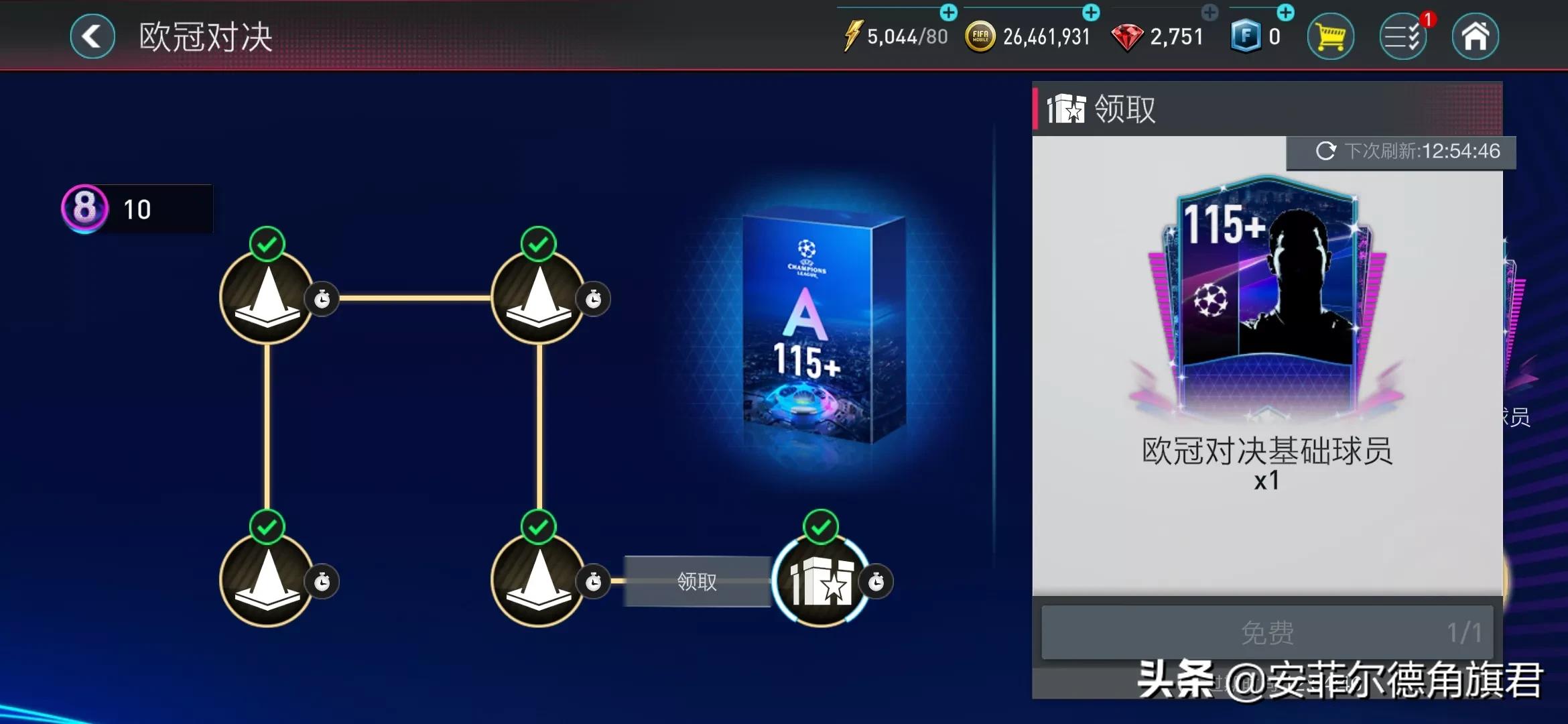Open the 领取 panel header
1568x724 pixels.
(x=1124, y=107)
